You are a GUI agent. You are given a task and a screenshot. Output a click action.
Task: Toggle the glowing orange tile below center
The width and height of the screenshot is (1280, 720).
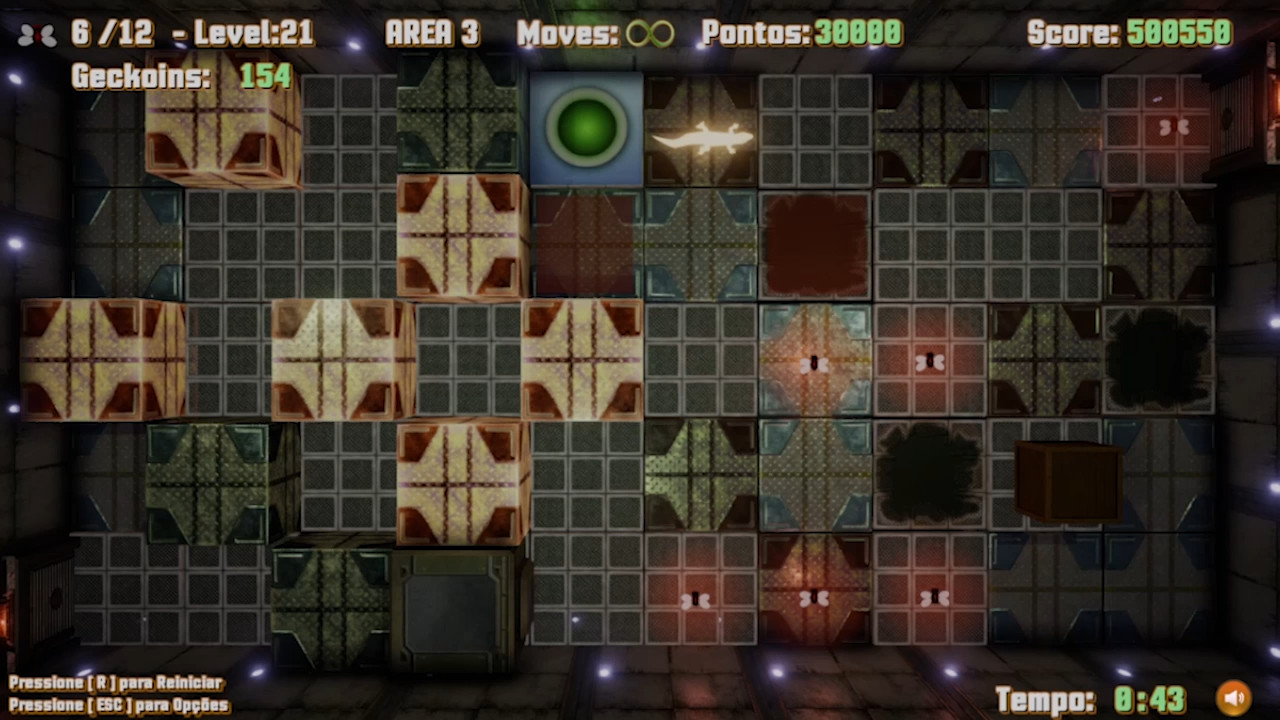point(815,362)
